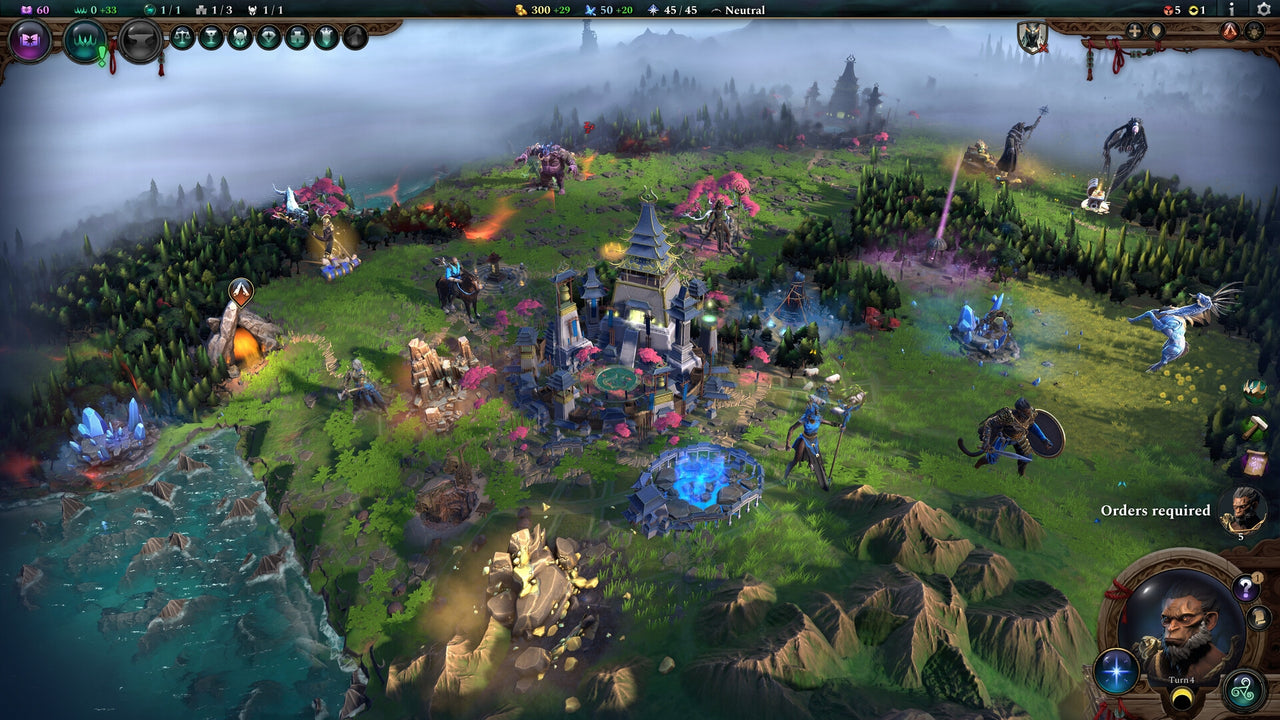Image resolution: width=1280 pixels, height=720 pixels.
Task: Toggle the map pin marker near the top-right
Action: click(x=1157, y=31)
